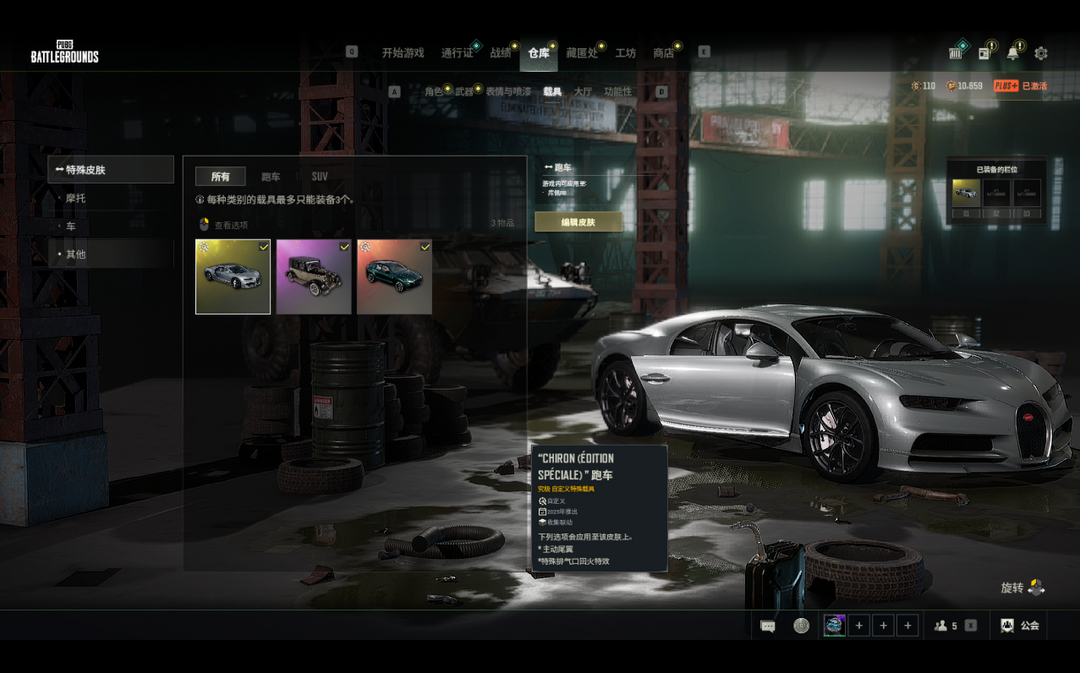Open the 战绩 career tab
Screen dimensions: 1080x673
pos(500,53)
